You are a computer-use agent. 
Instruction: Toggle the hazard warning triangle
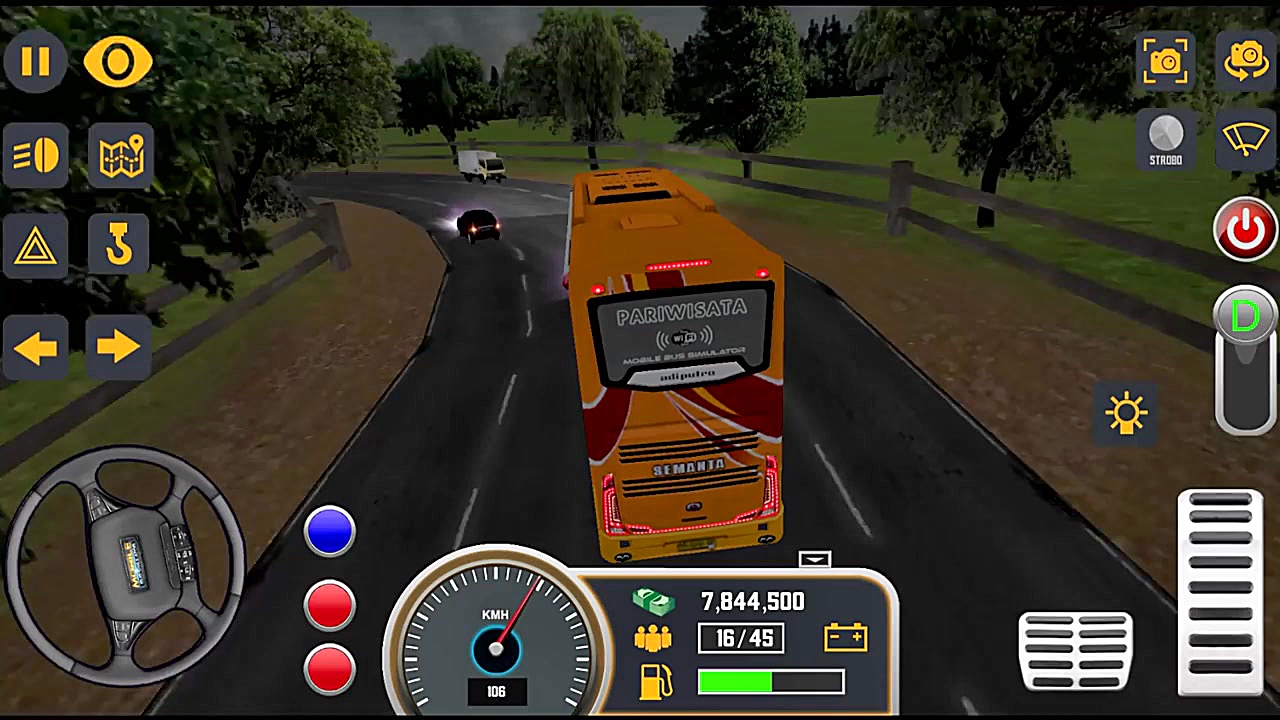tap(36, 245)
